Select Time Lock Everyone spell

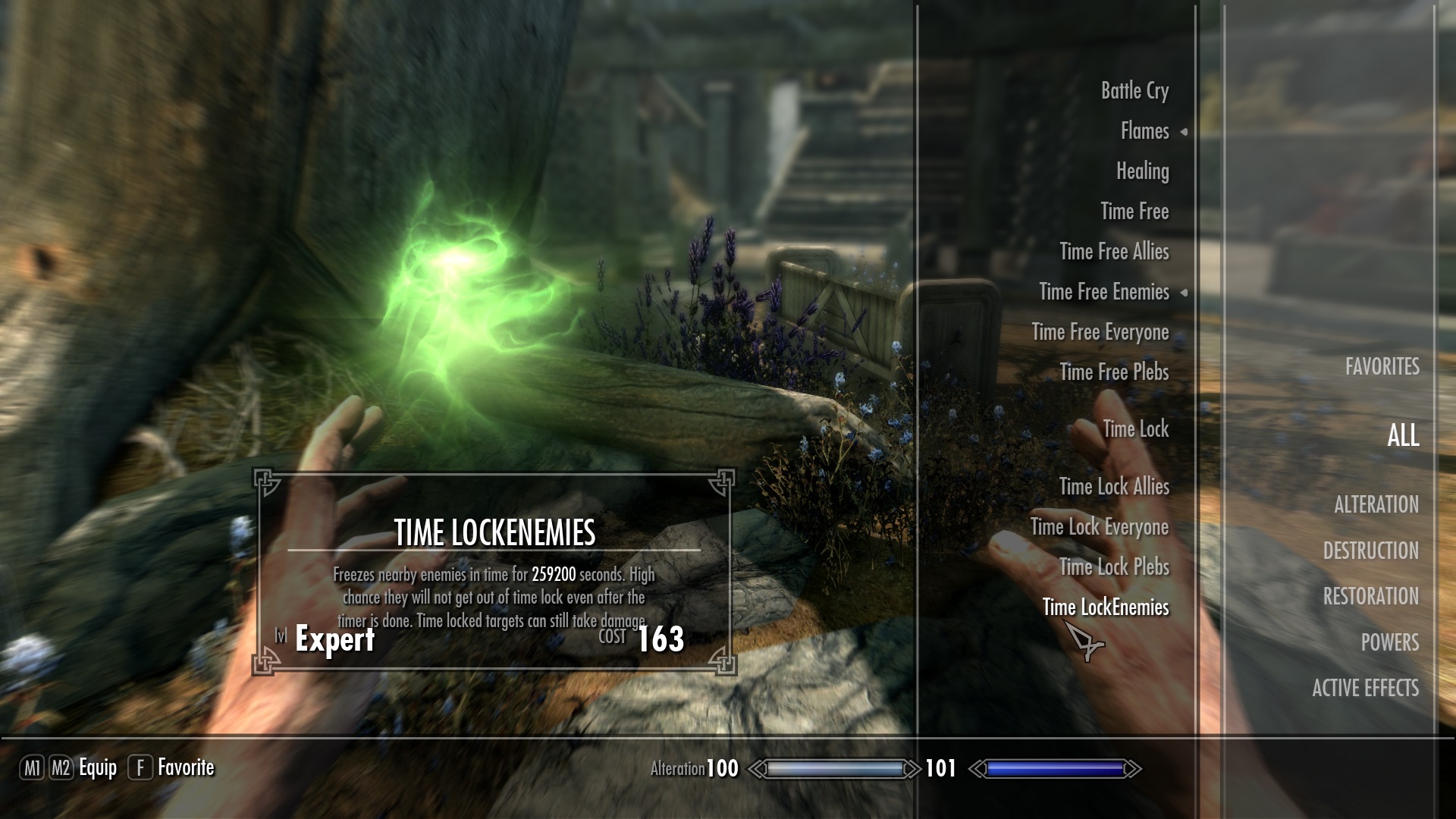click(x=1099, y=527)
